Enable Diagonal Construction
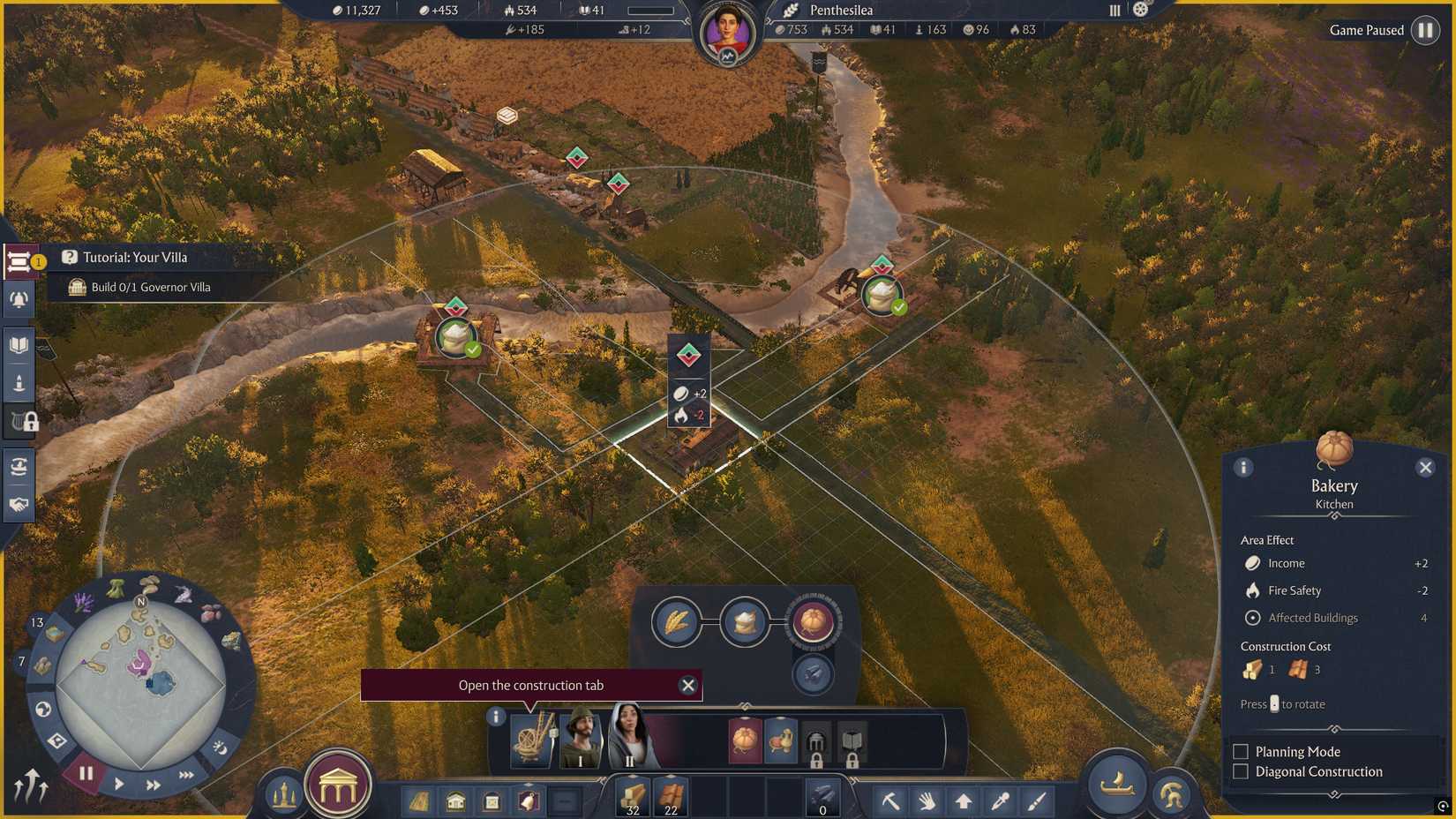Viewport: 1456px width, 819px height. pos(1240,771)
